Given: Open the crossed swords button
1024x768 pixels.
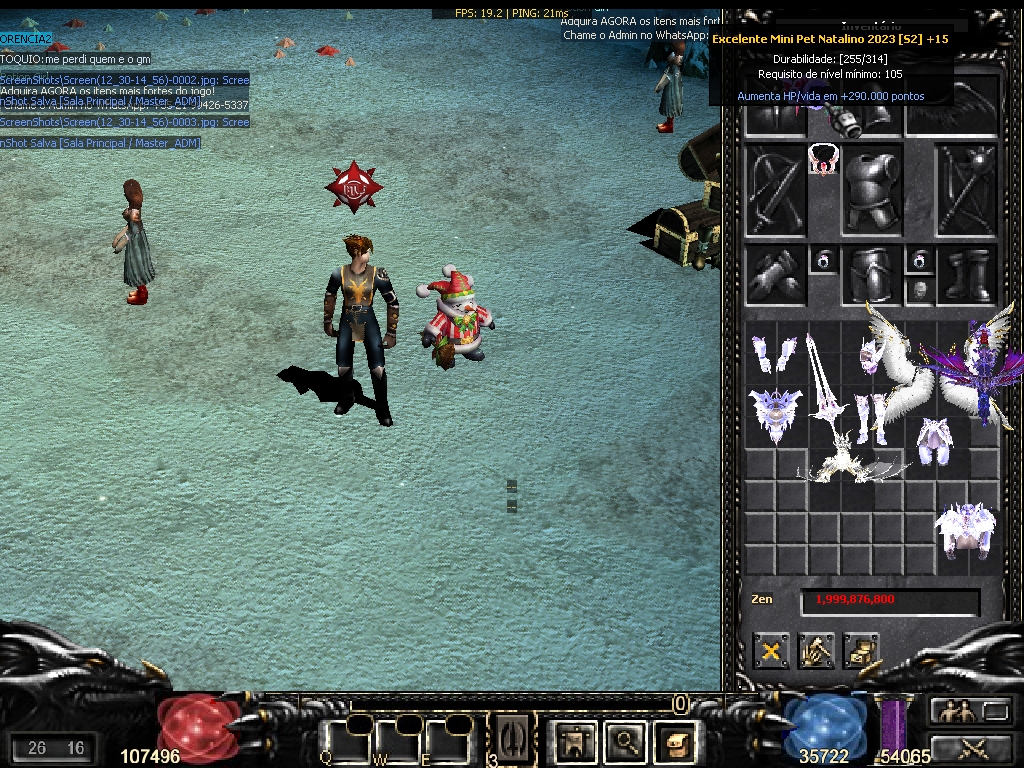Looking at the screenshot, I should (972, 746).
